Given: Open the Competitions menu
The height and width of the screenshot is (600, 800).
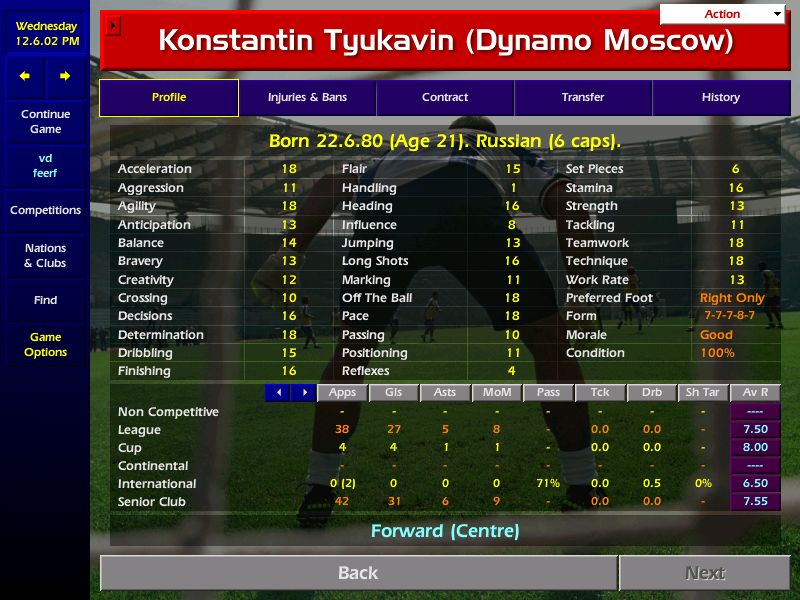Looking at the screenshot, I should tap(45, 210).
